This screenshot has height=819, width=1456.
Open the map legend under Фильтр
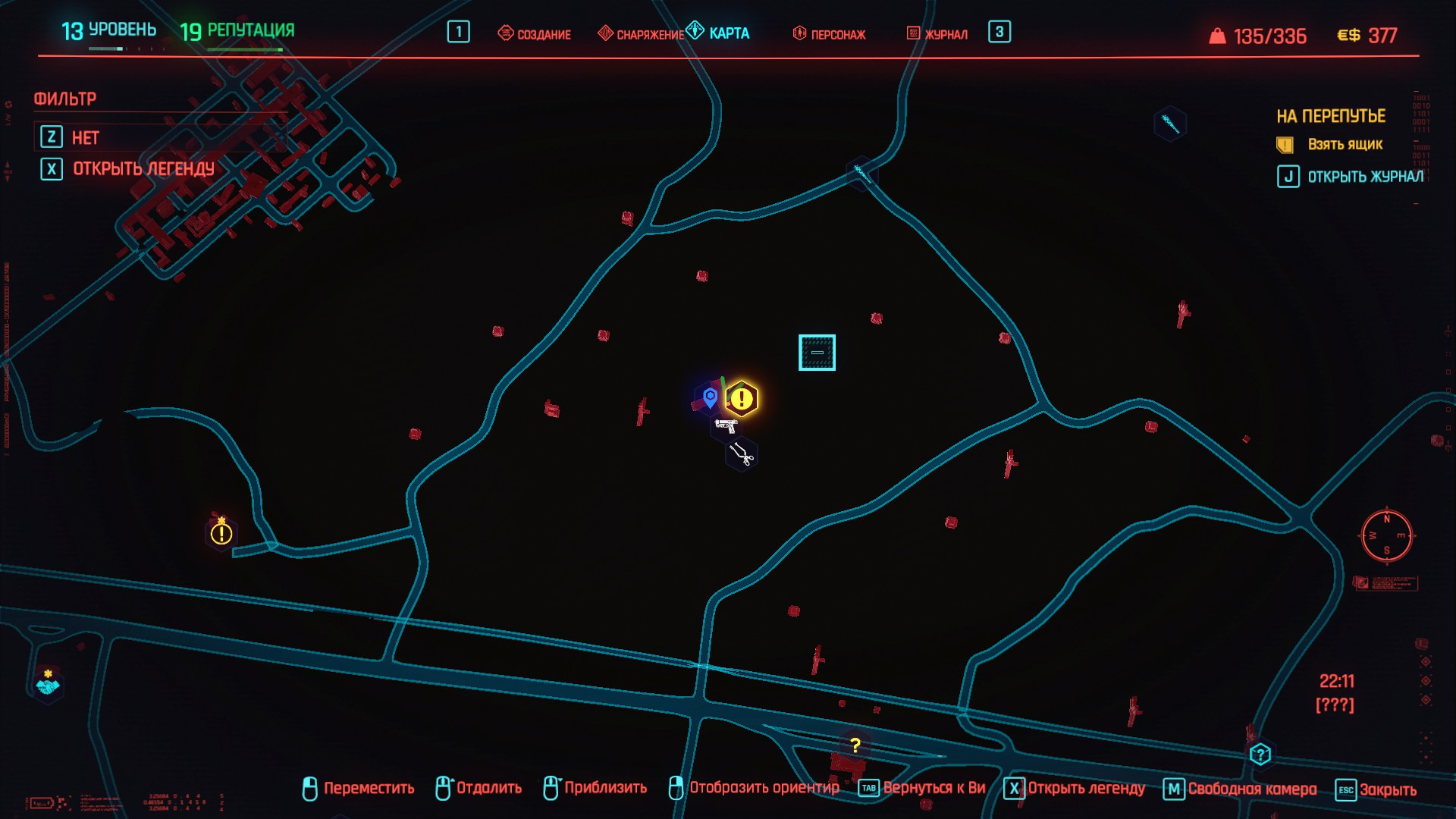coord(143,169)
